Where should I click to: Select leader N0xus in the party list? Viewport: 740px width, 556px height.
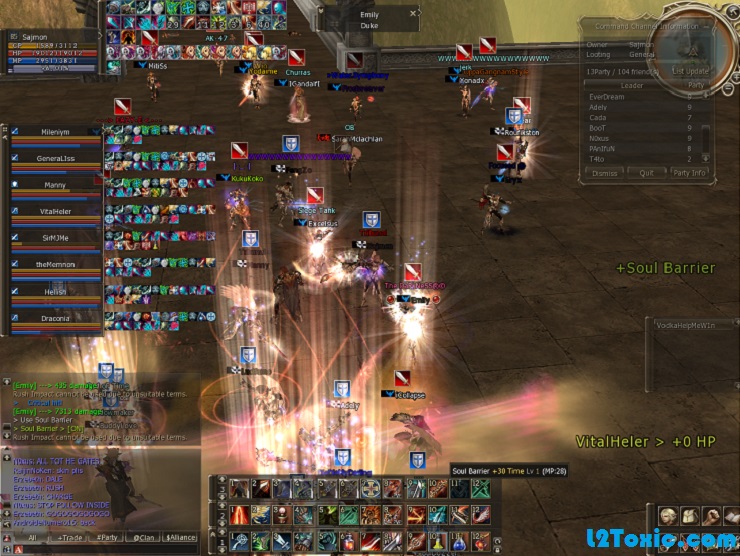600,138
